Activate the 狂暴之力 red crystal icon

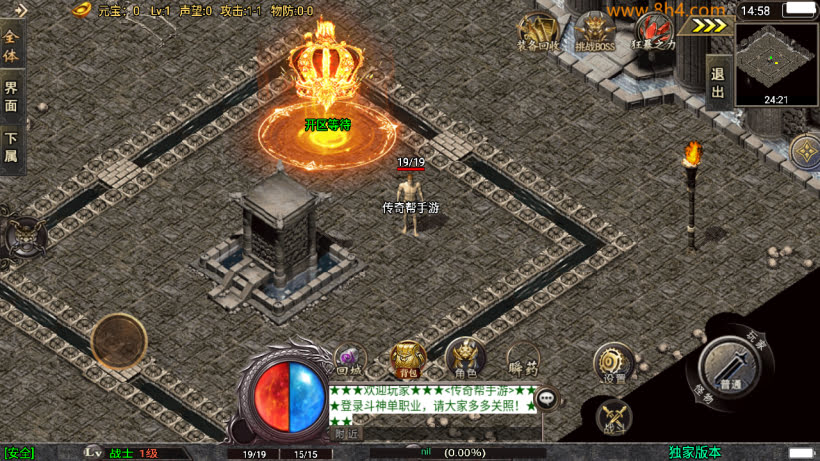point(655,32)
